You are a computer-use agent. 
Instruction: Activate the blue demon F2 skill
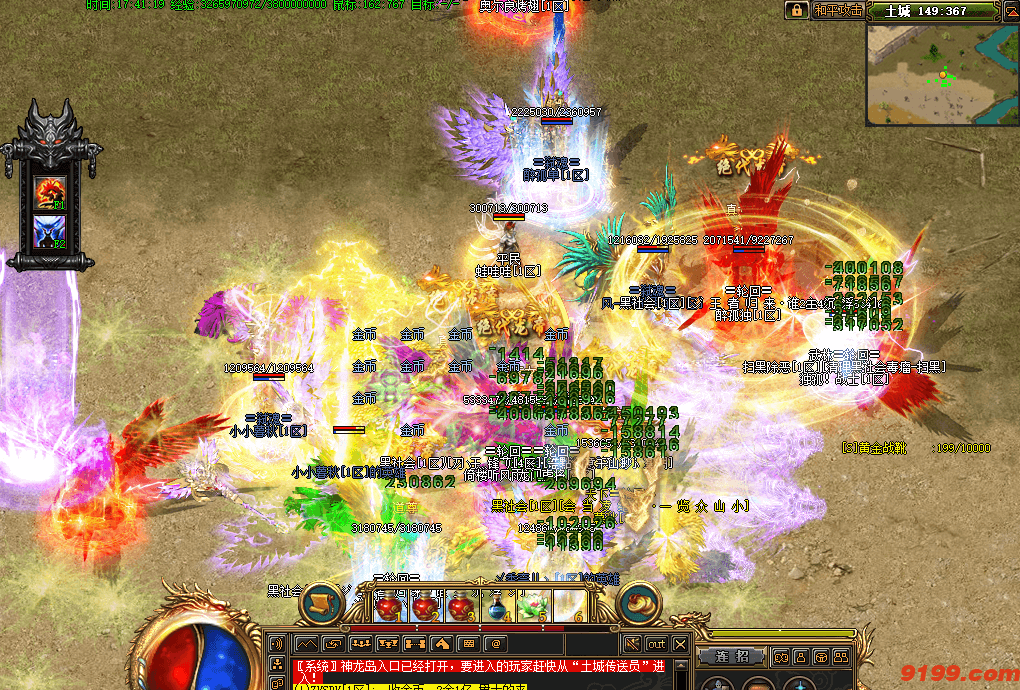pyautogui.click(x=49, y=232)
